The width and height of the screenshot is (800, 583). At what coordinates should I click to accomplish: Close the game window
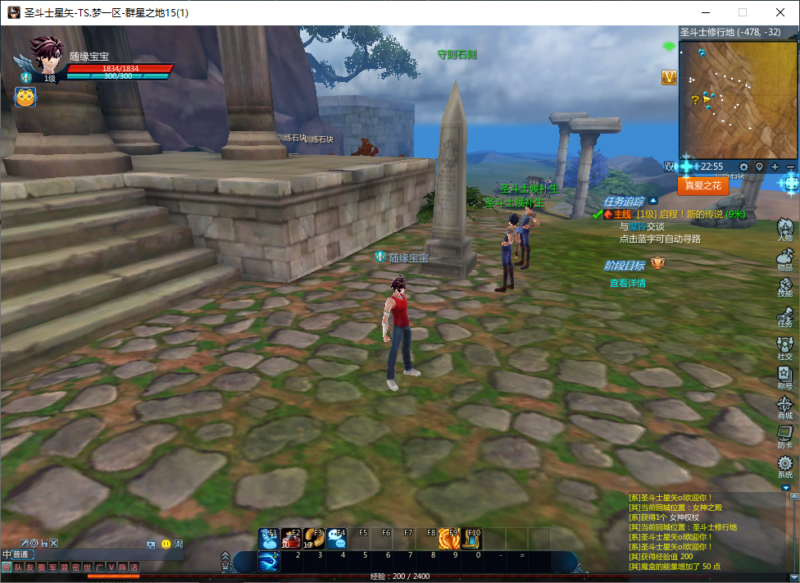click(776, 12)
